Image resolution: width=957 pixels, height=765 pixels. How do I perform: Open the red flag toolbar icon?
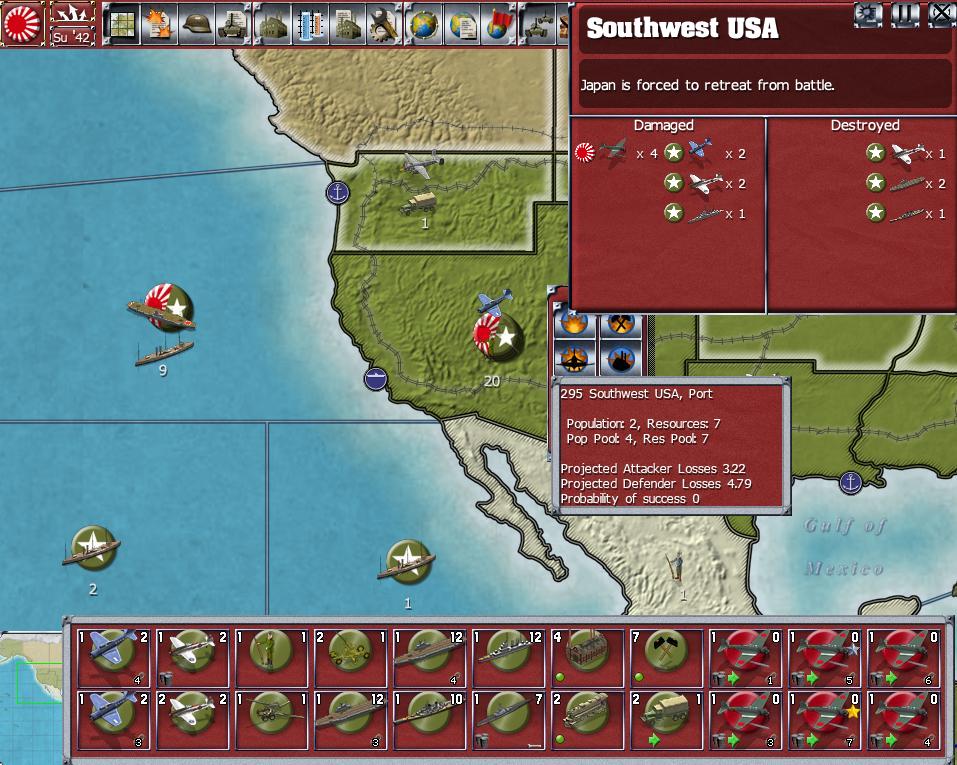coord(497,22)
